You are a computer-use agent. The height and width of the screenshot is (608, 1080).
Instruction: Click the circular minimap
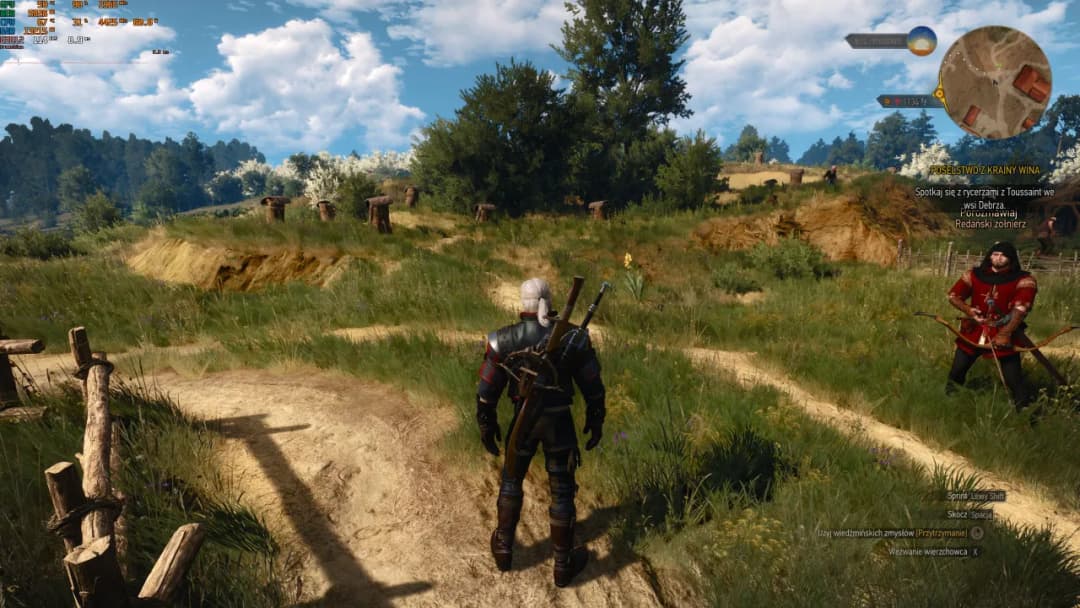[x=994, y=82]
